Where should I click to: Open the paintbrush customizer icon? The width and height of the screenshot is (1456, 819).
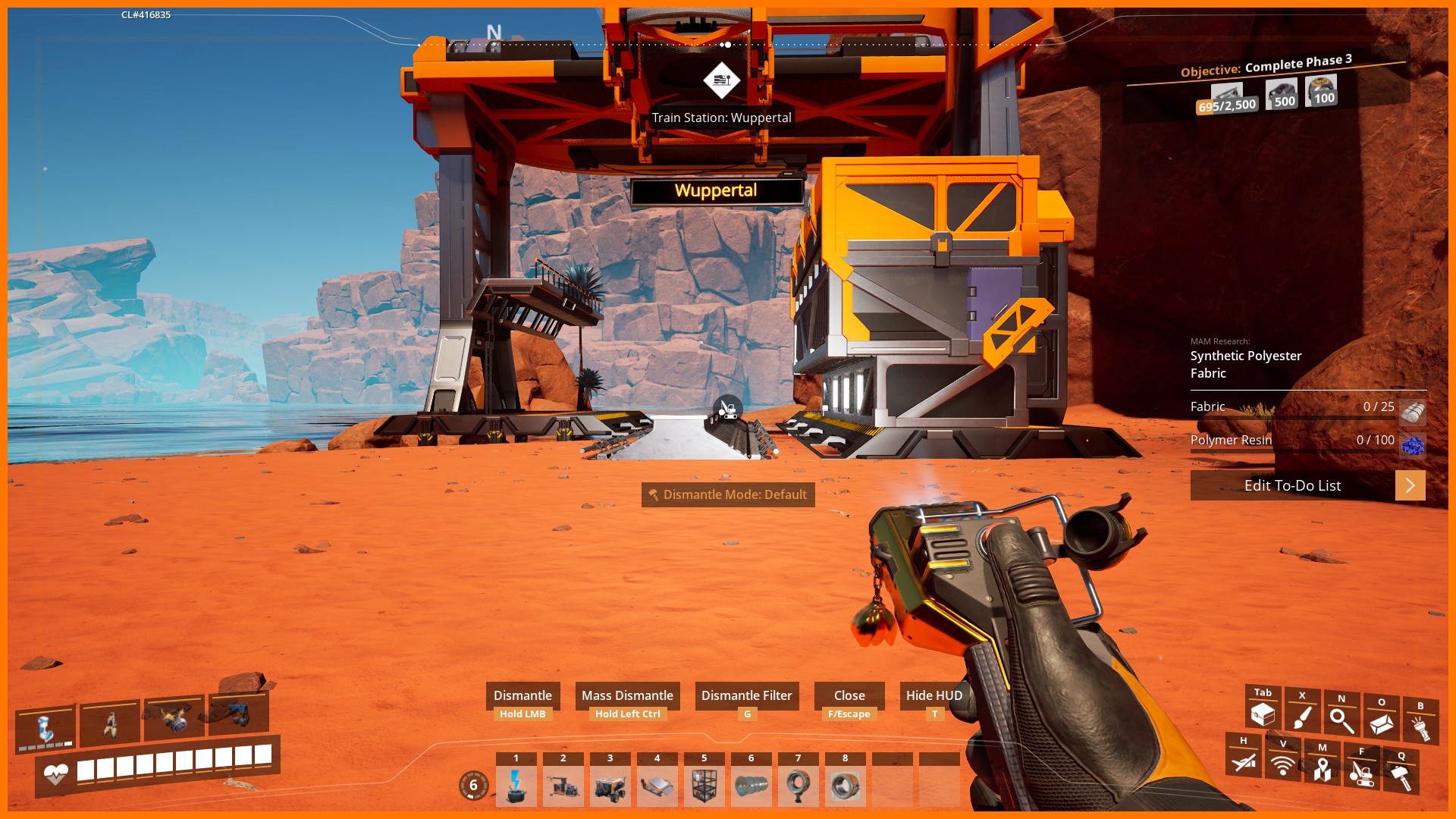(1302, 717)
